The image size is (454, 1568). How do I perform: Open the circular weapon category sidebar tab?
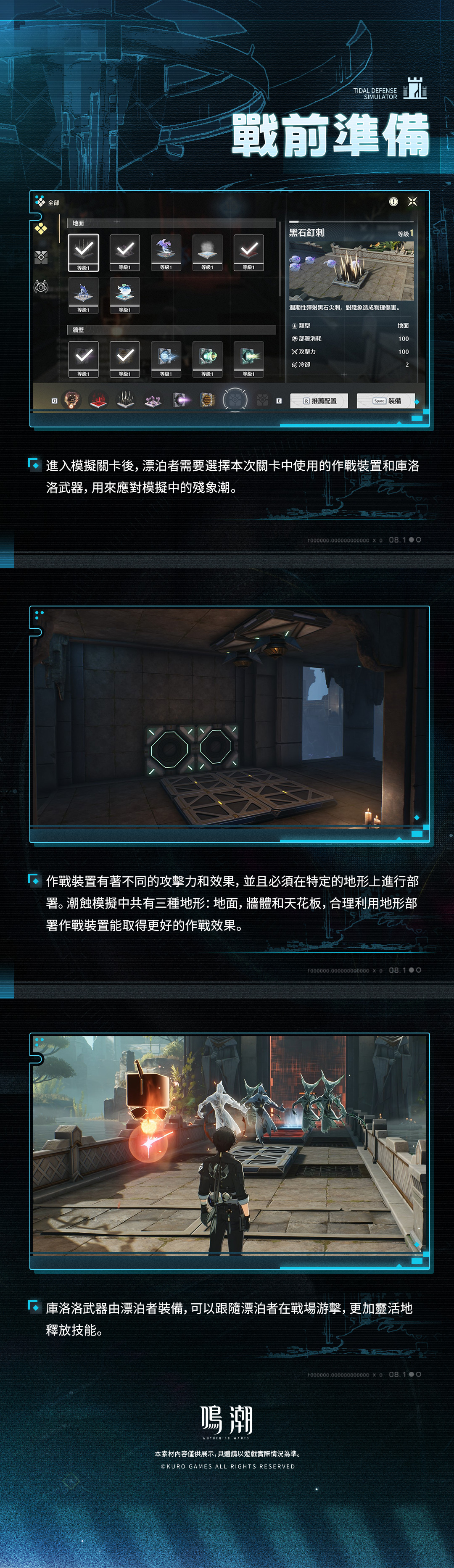(41, 286)
